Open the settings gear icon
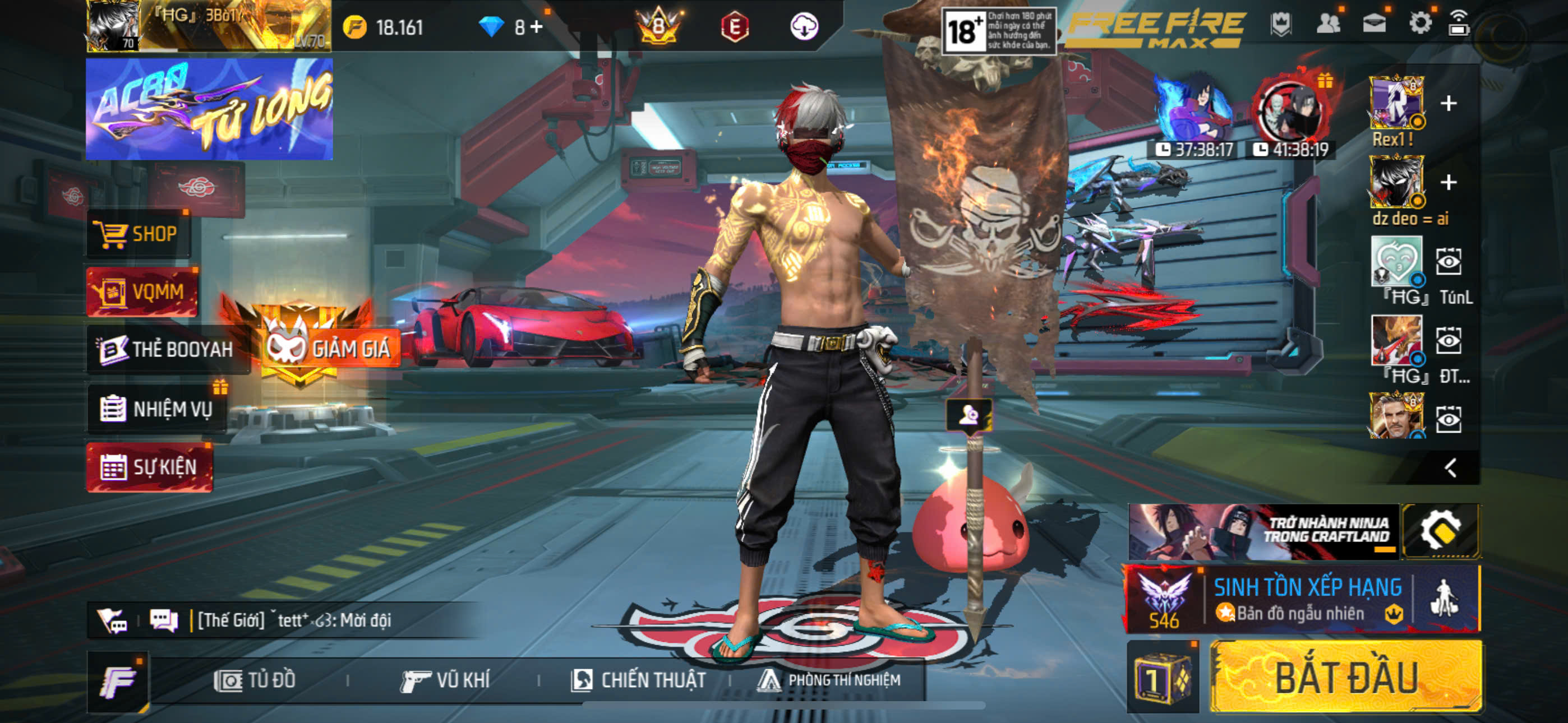The width and height of the screenshot is (1568, 723). tap(1420, 24)
